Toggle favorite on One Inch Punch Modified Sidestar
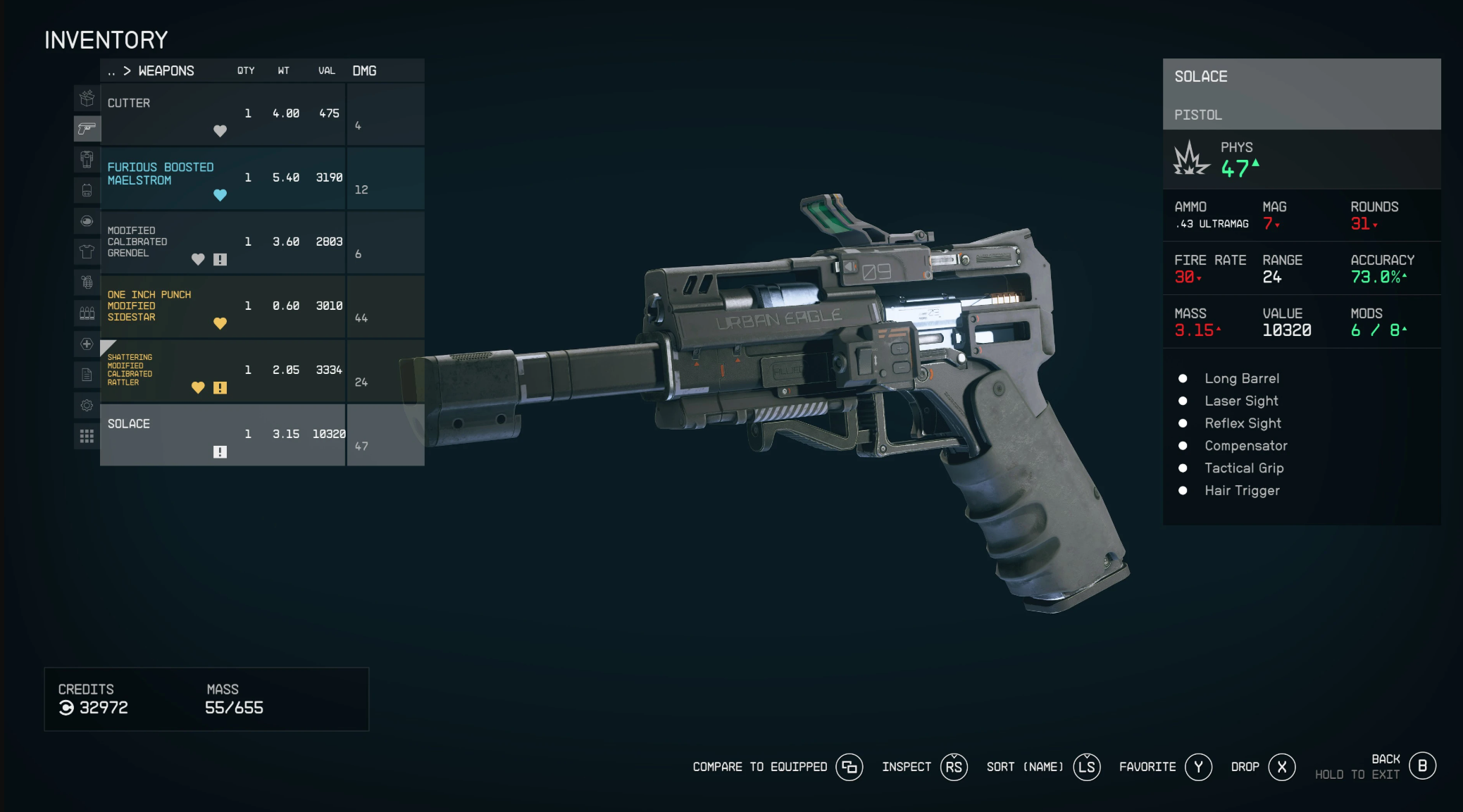The width and height of the screenshot is (1463, 812). click(220, 323)
